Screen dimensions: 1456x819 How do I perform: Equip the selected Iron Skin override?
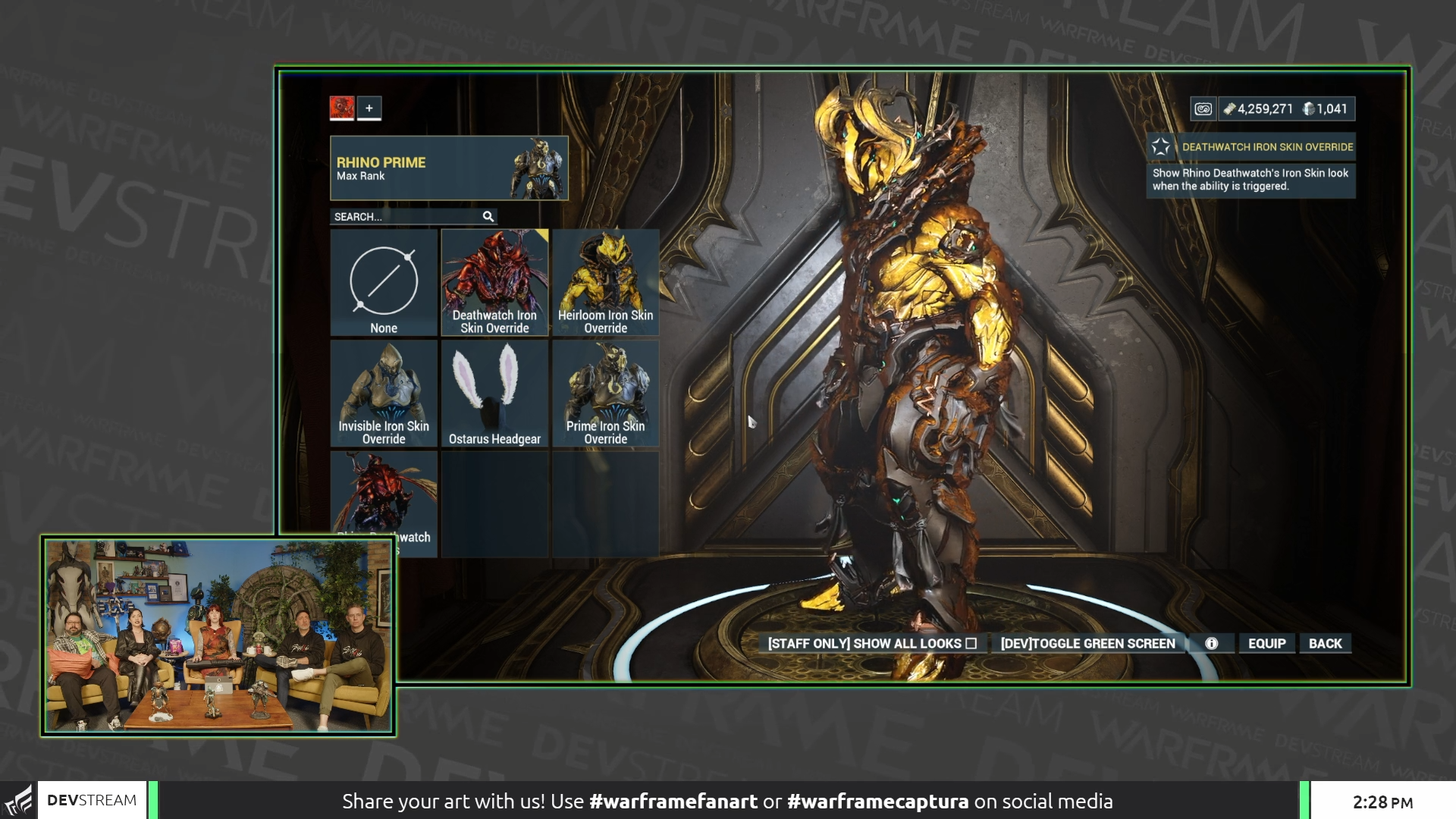[x=1266, y=643]
